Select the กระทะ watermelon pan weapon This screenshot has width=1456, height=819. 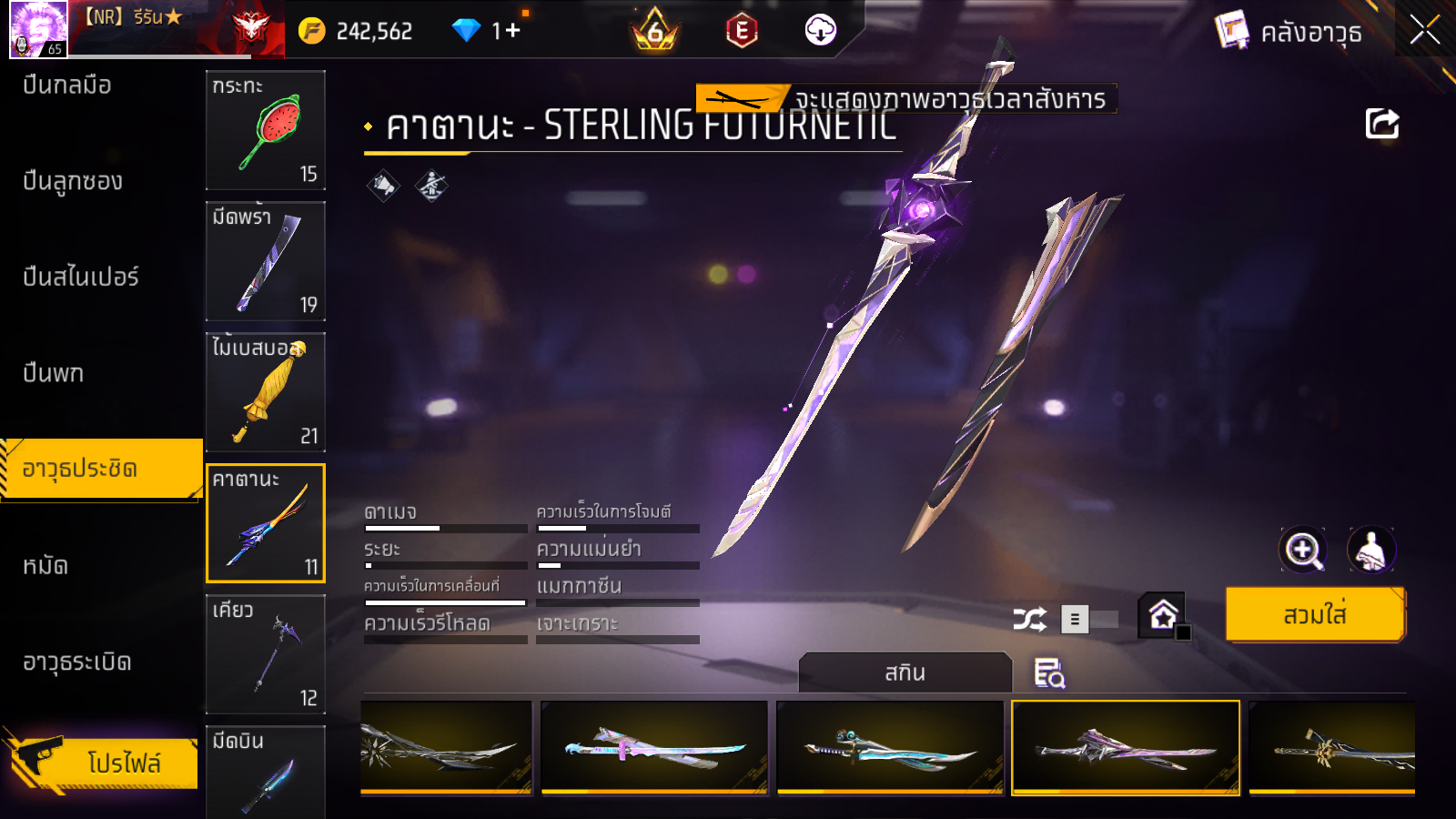(x=265, y=130)
